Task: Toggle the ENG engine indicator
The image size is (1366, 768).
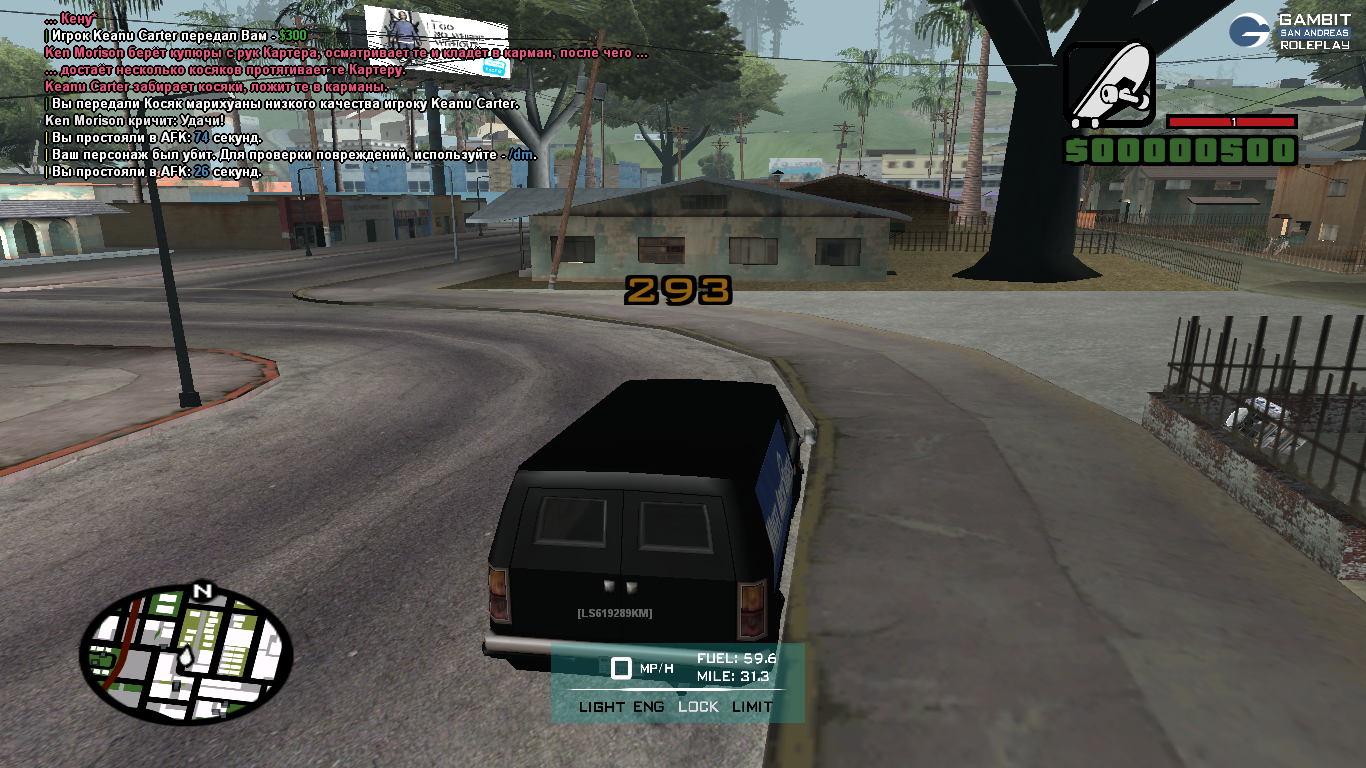Action: 648,707
